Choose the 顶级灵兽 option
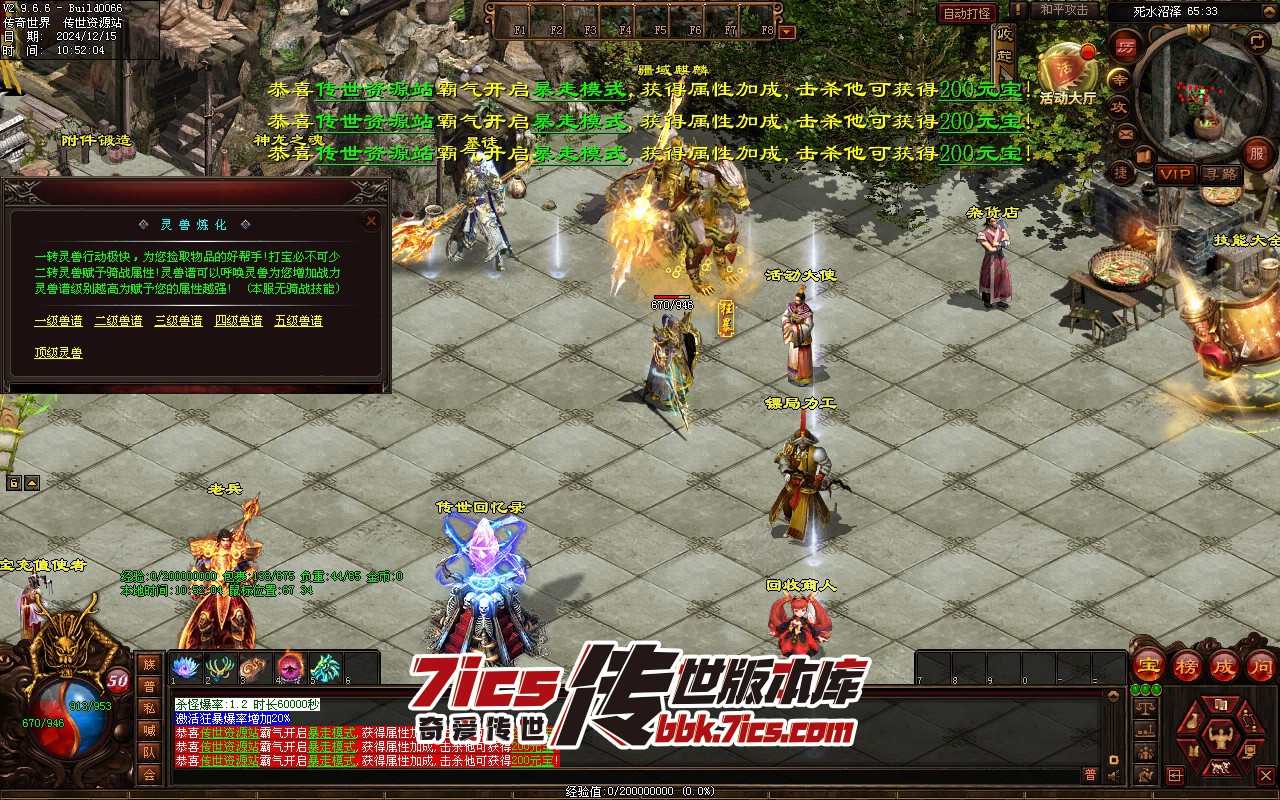 coord(59,353)
